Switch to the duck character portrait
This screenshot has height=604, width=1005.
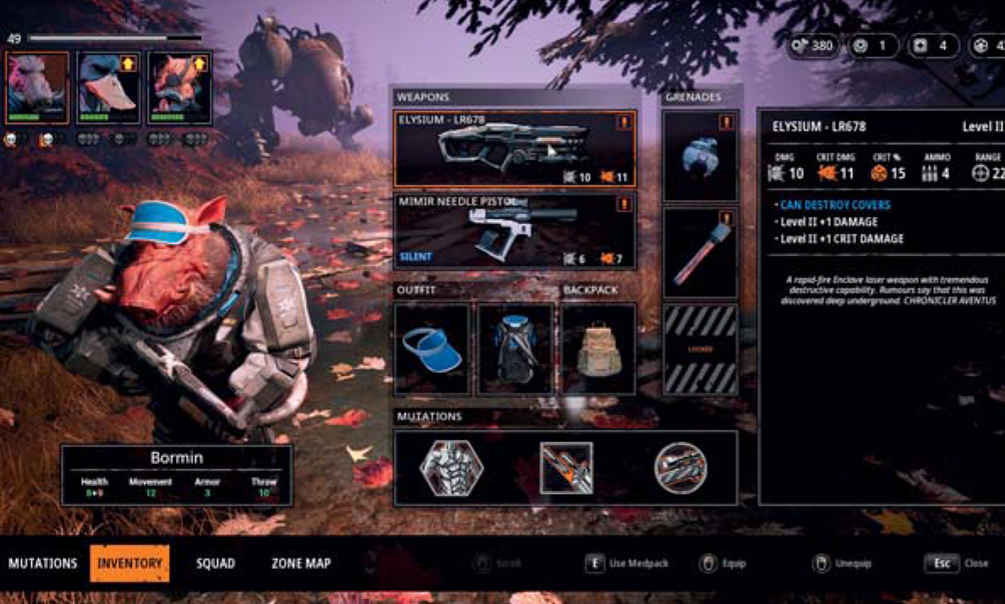pos(109,88)
